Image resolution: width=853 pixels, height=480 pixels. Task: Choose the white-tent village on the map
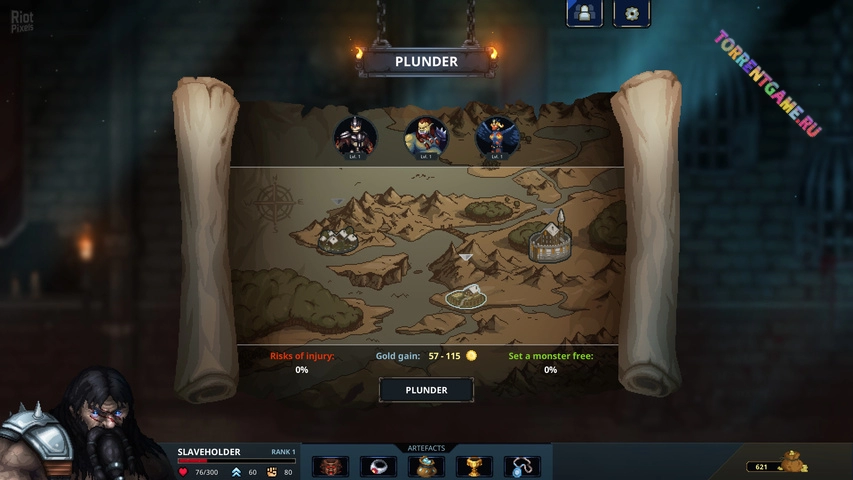pos(338,240)
